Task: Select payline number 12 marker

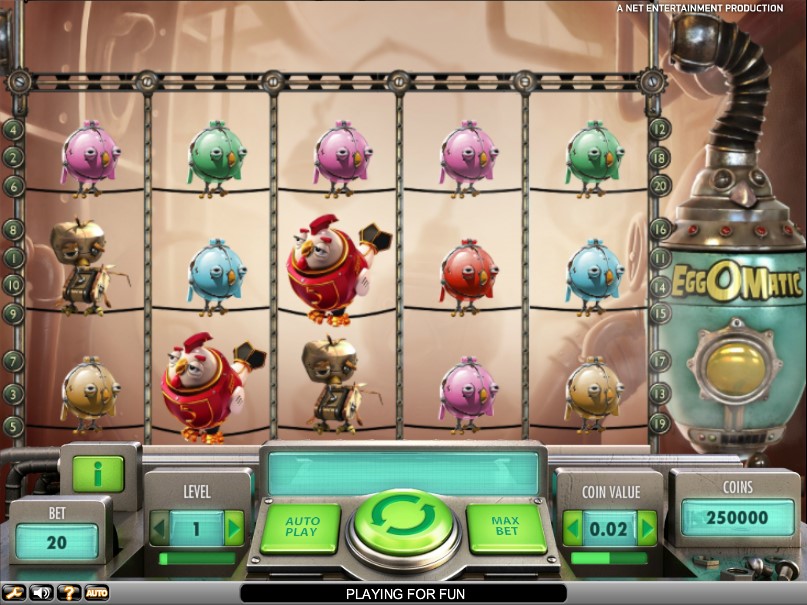Action: pyautogui.click(x=660, y=129)
